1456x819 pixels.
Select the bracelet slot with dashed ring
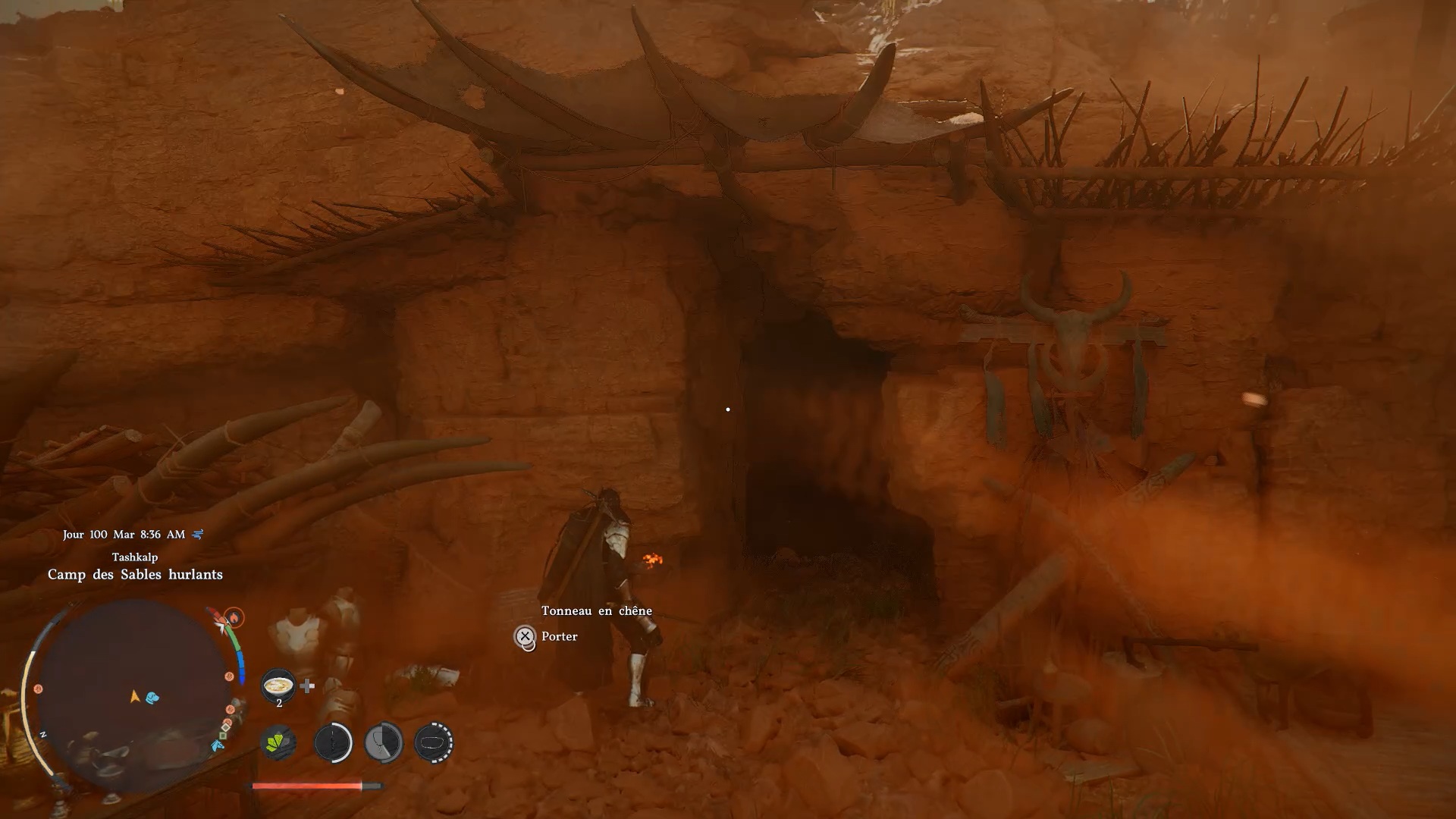pos(434,742)
